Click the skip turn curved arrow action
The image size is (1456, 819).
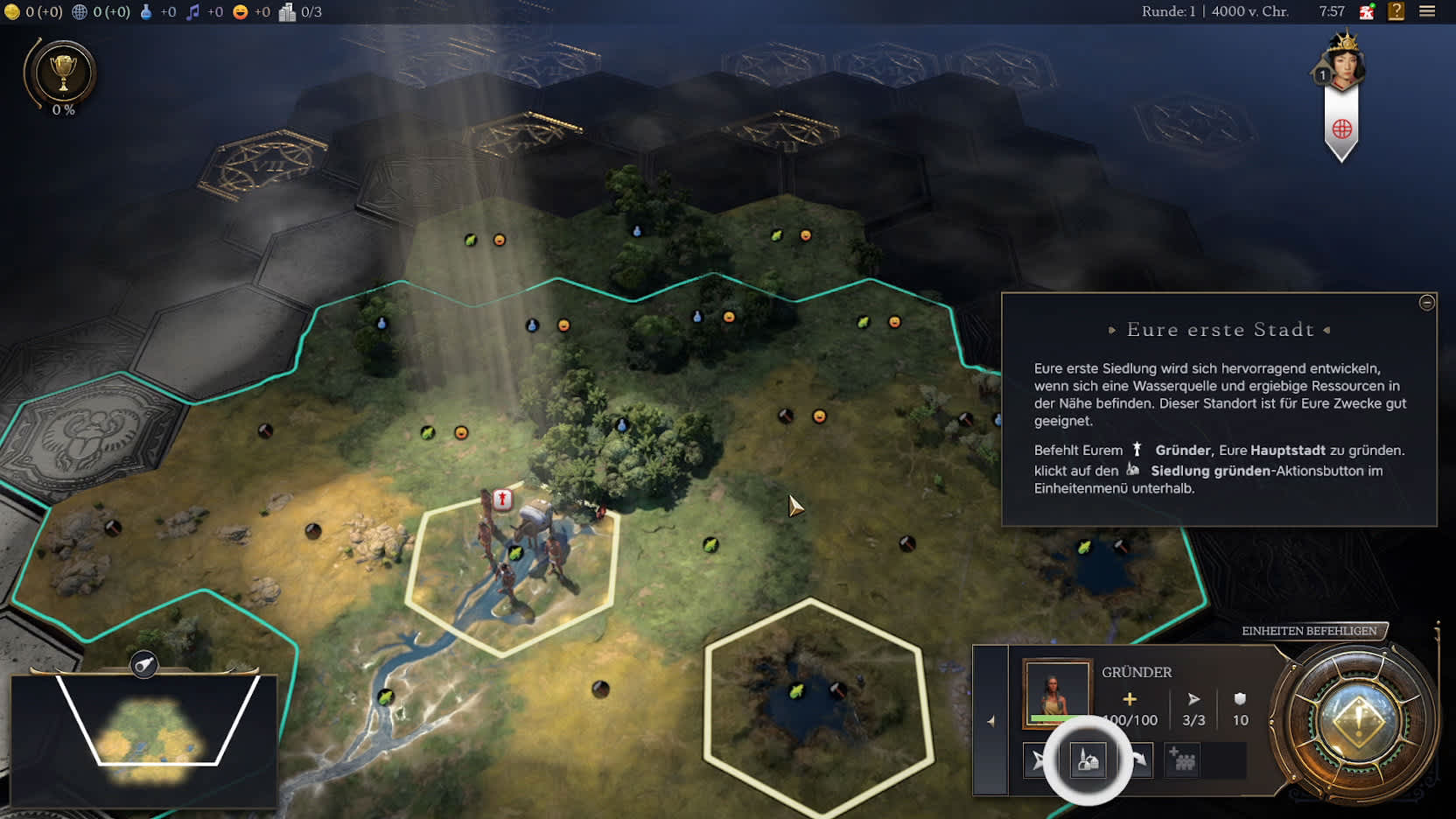coord(1140,760)
